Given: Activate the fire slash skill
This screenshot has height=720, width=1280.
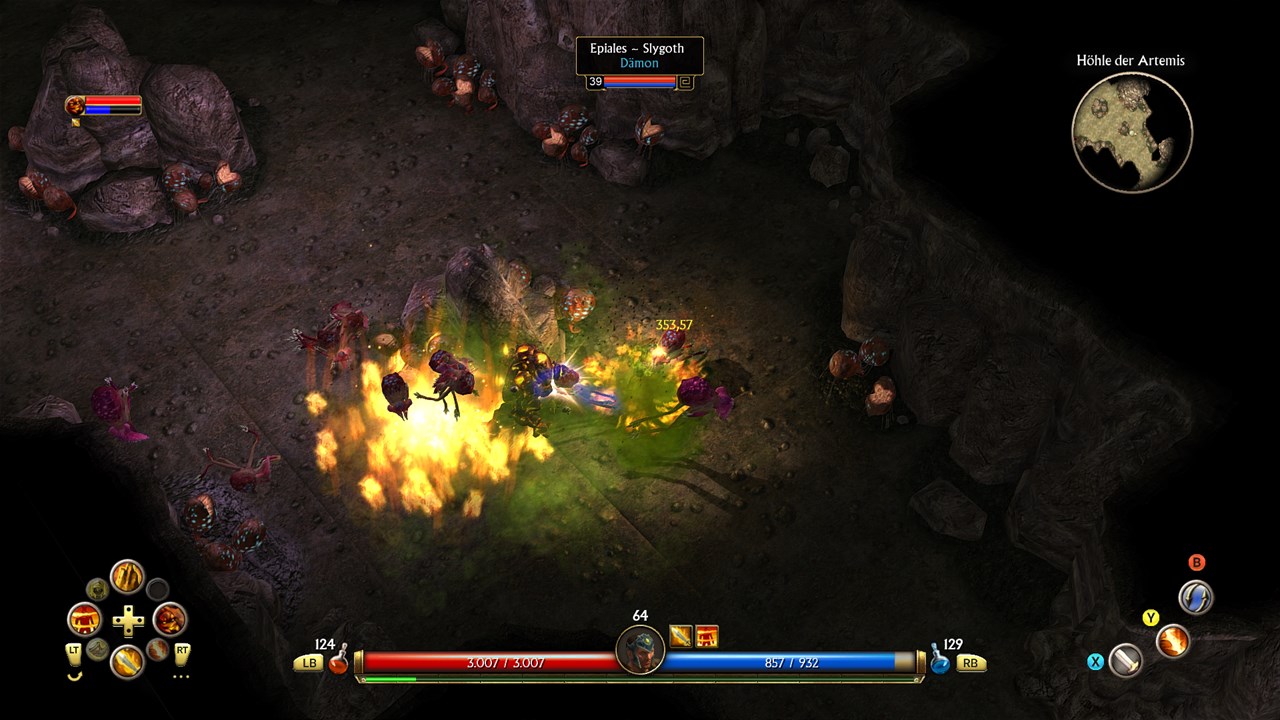Looking at the screenshot, I should pos(1172,640).
